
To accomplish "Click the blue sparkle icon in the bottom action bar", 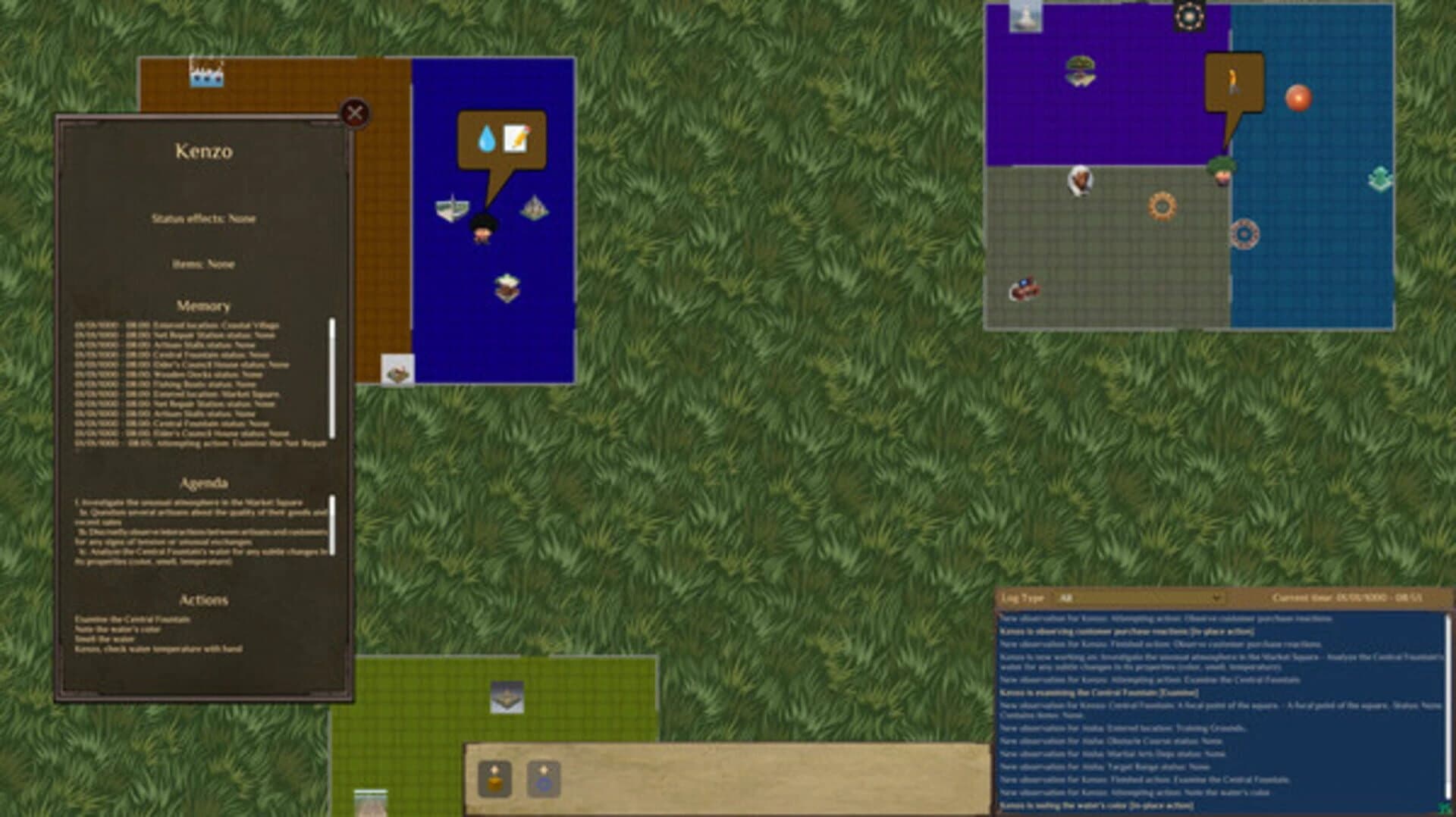I will click(541, 777).
